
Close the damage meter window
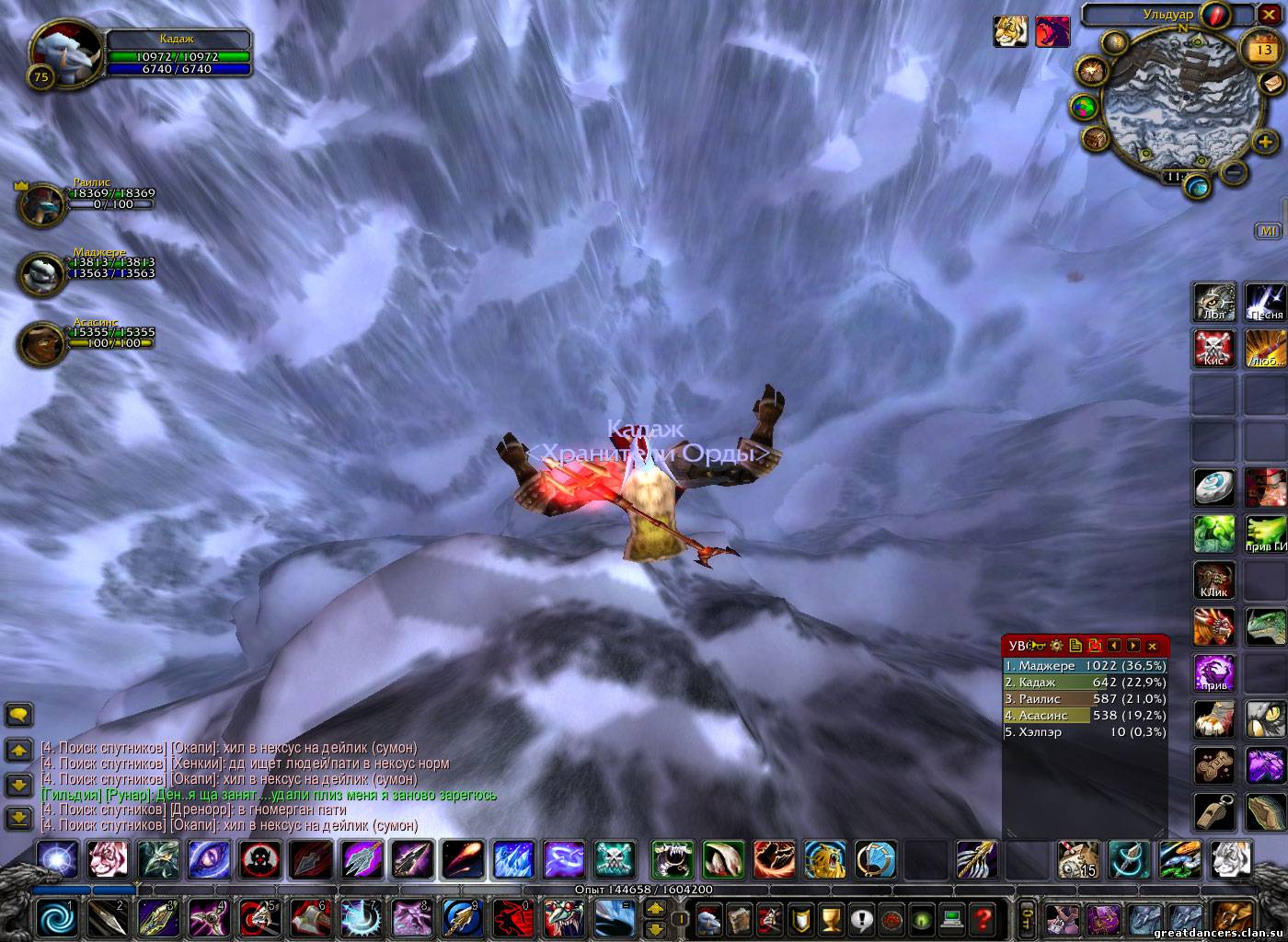coord(1152,646)
